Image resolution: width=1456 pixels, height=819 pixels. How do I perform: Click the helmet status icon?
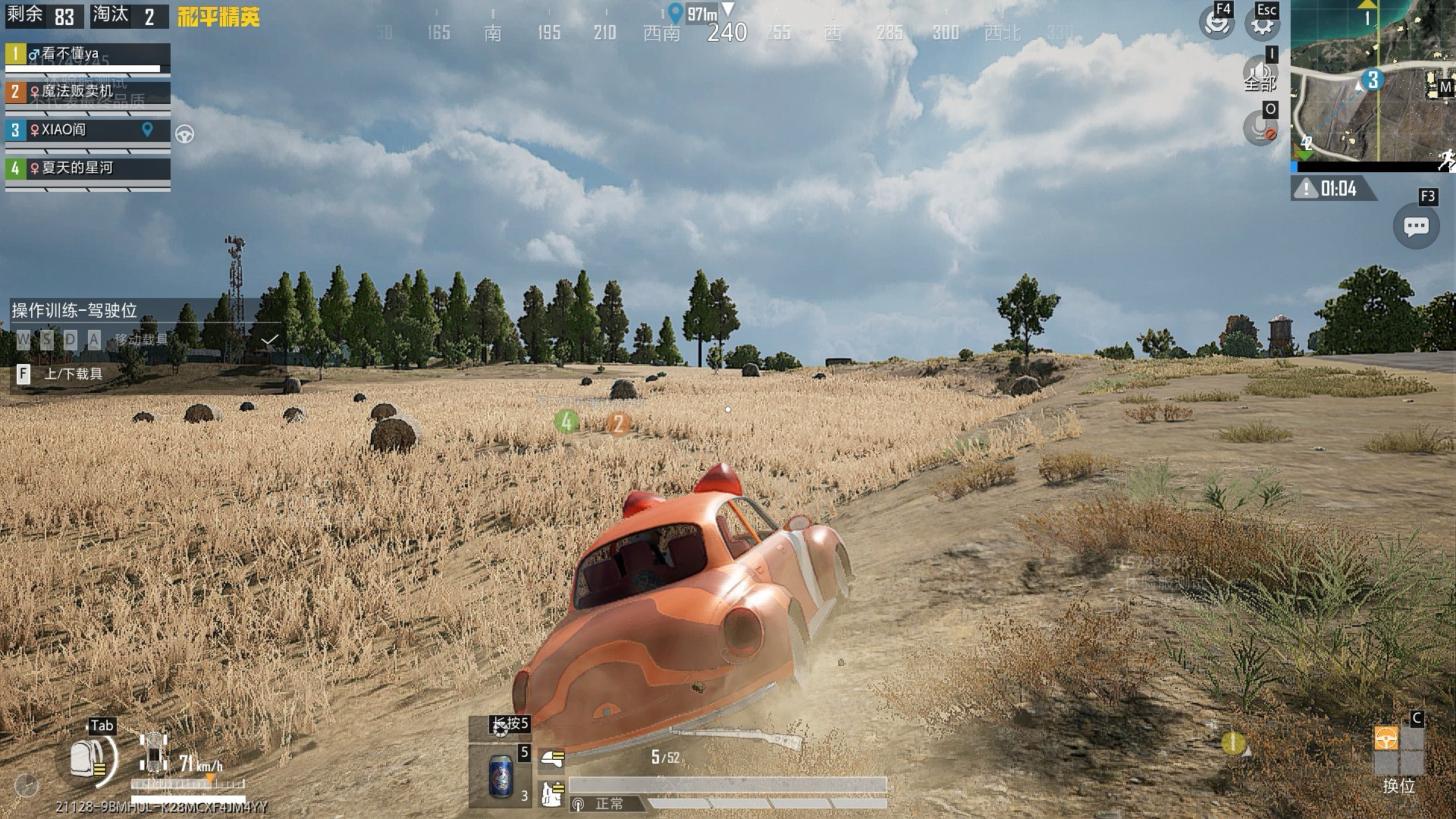click(x=552, y=758)
